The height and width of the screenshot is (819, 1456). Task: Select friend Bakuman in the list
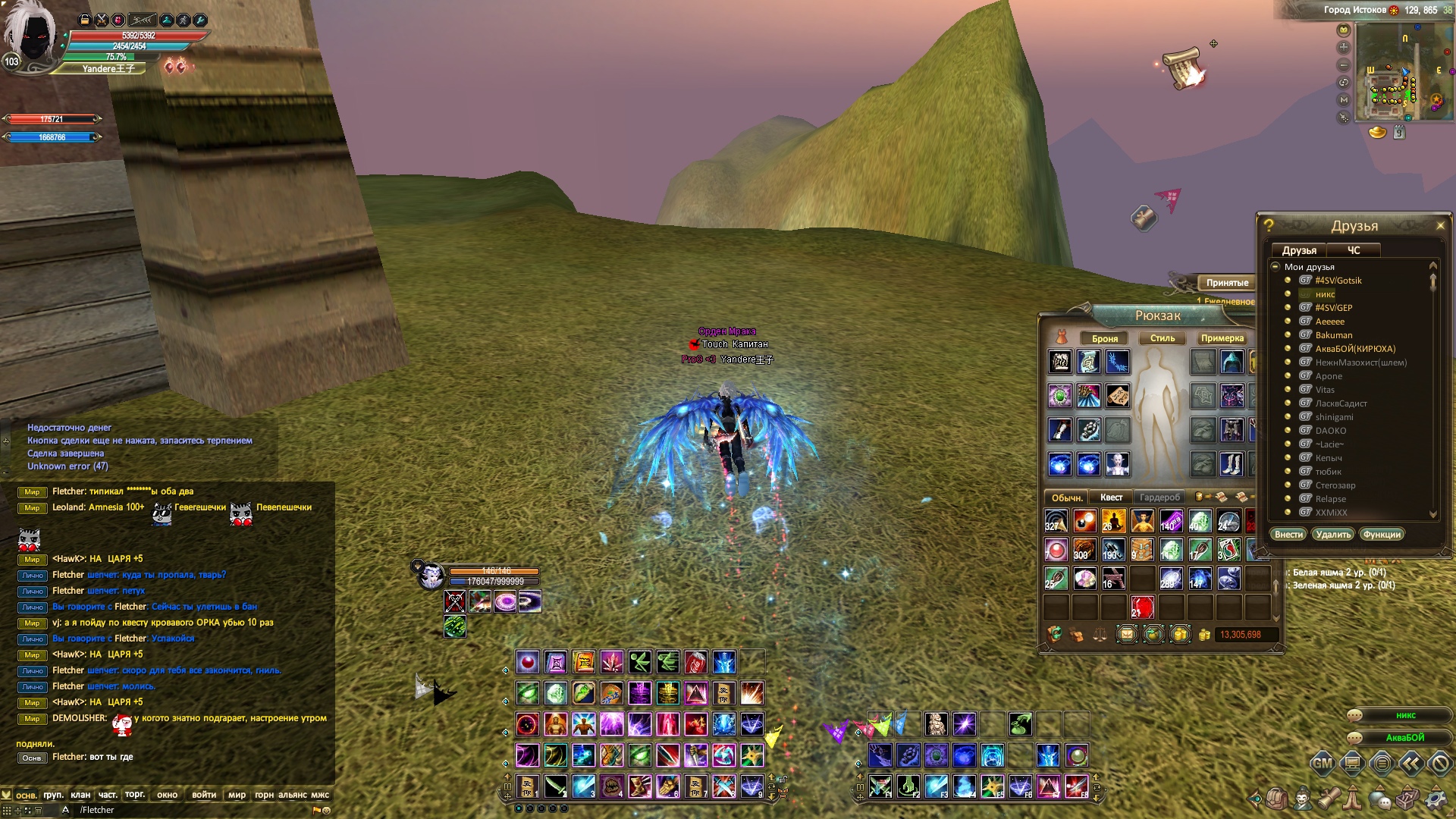(x=1334, y=335)
